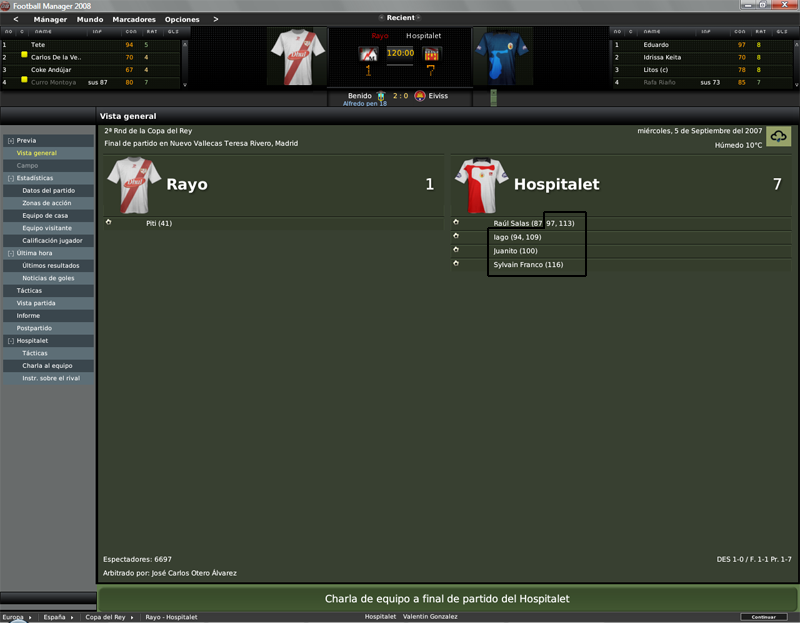Select Postpartido in the sidebar

click(x=34, y=328)
